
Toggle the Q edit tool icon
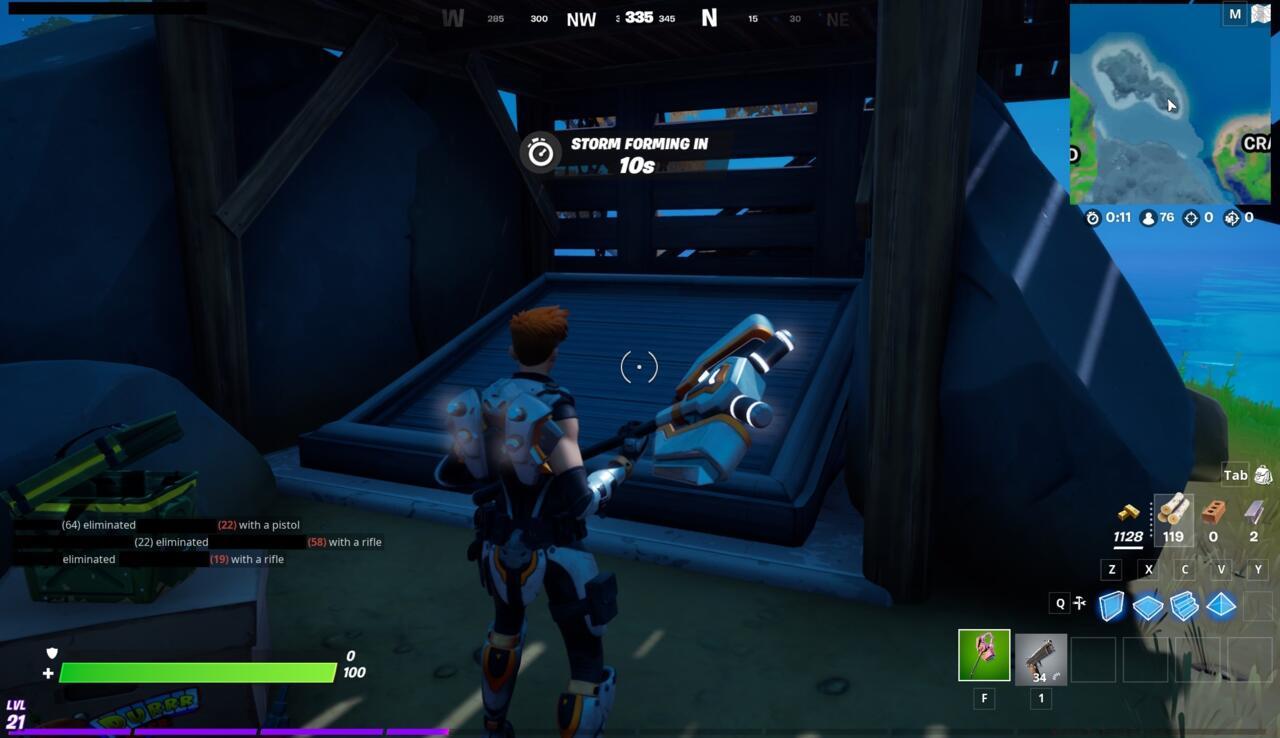click(x=1080, y=603)
